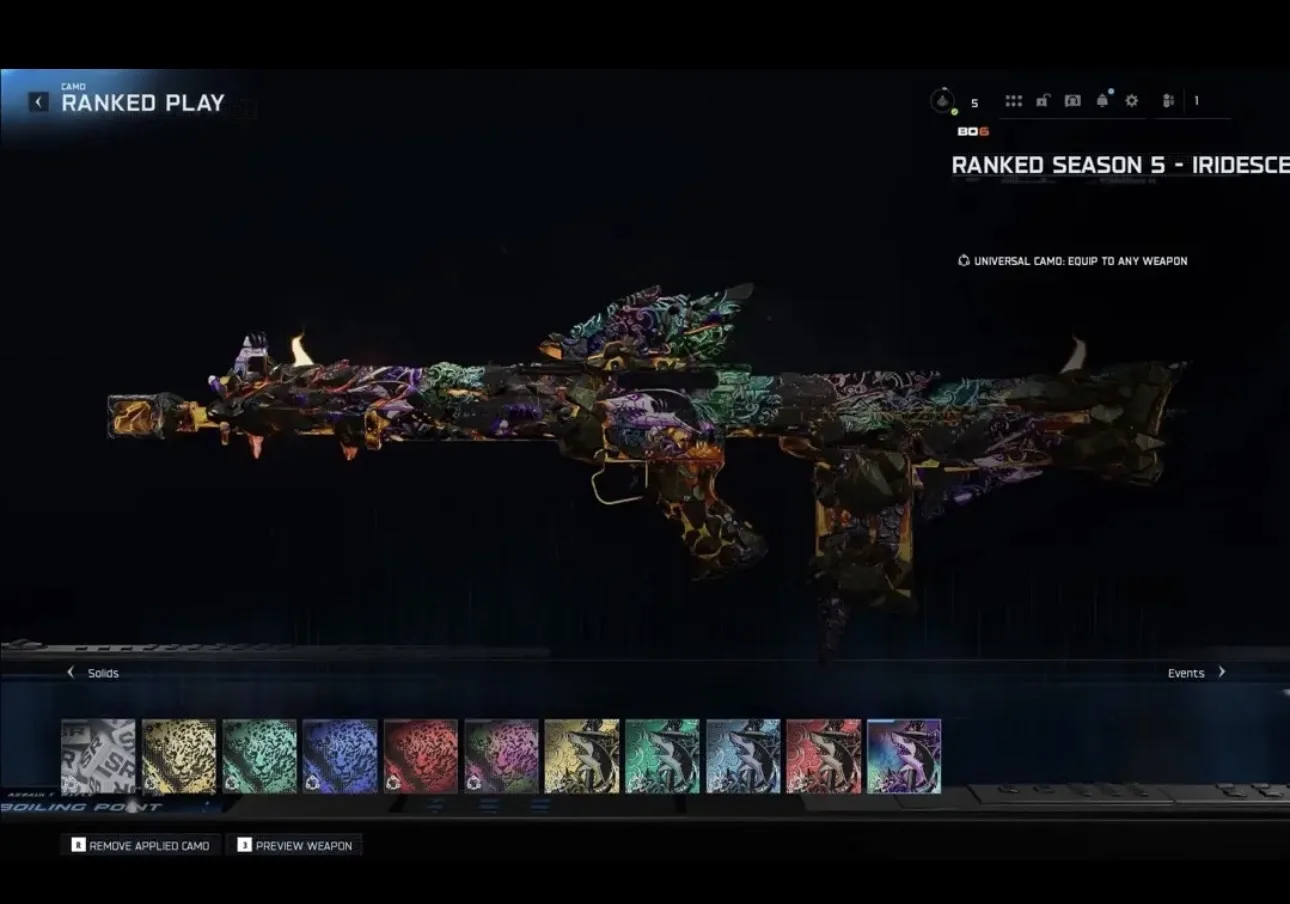Open settings via the gear icon
This screenshot has width=1290, height=904.
pyautogui.click(x=1132, y=101)
